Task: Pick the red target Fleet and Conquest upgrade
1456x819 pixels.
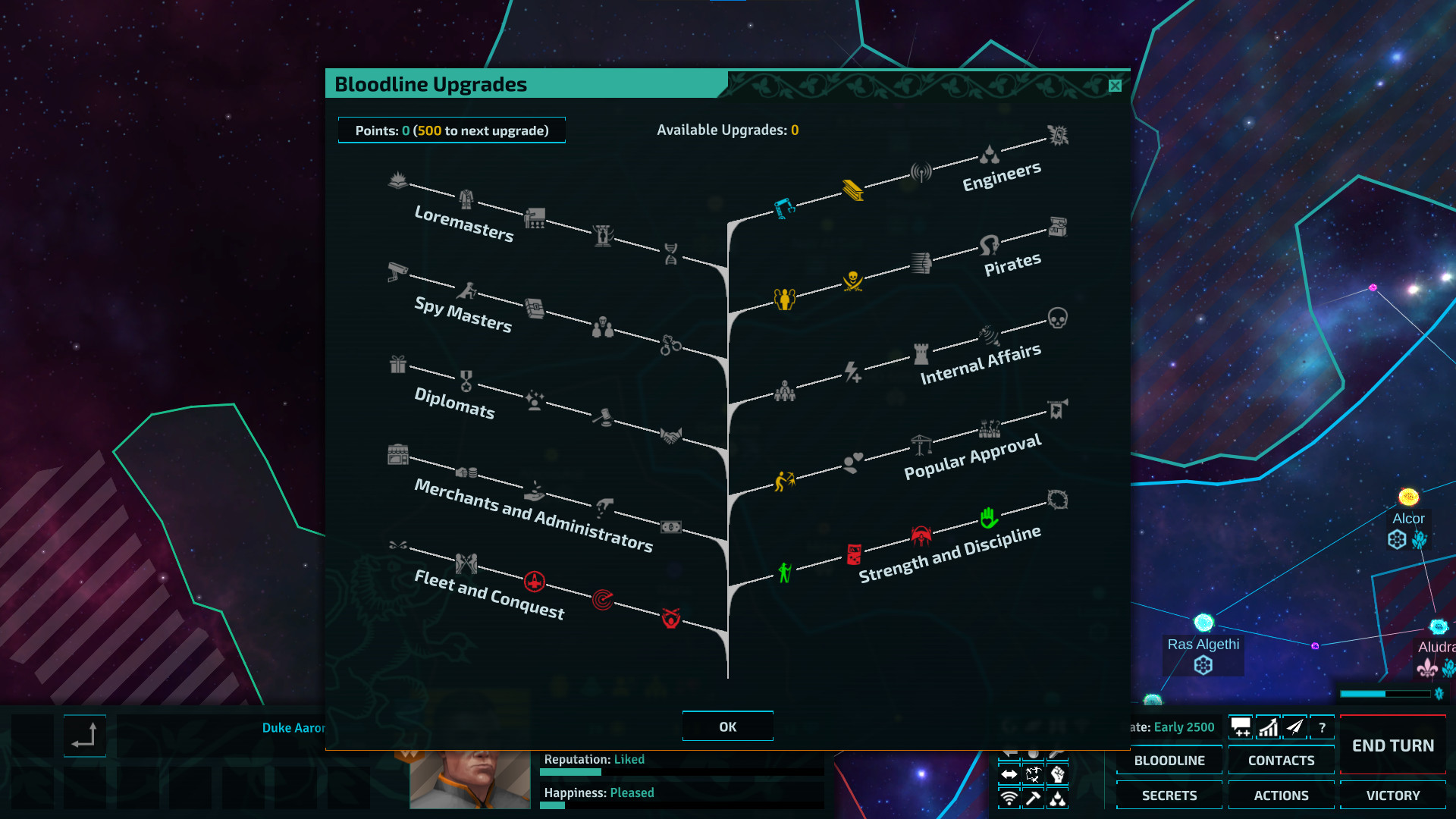Action: [x=603, y=599]
